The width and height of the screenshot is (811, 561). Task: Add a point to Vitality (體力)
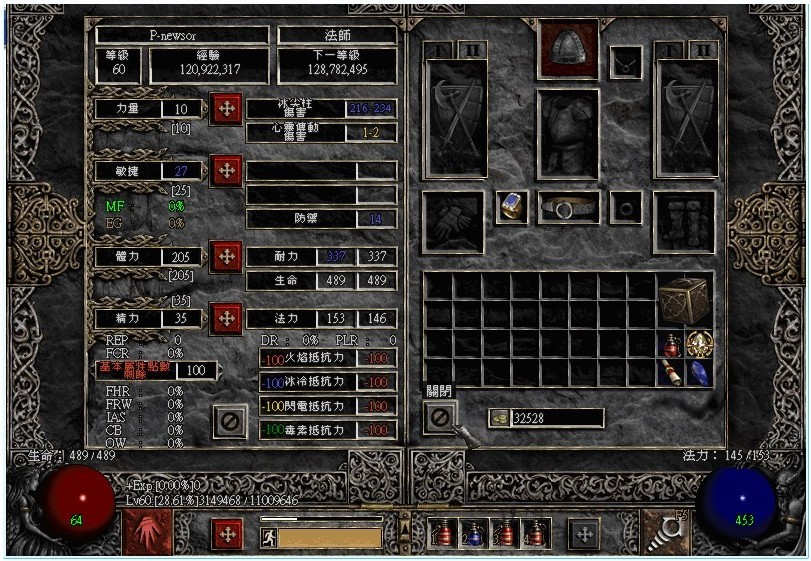226,256
